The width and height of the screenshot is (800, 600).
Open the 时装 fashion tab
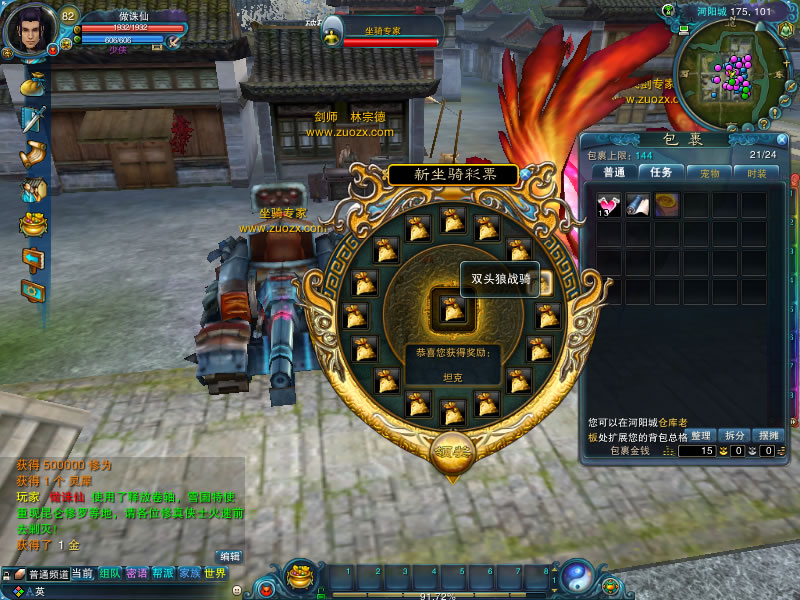point(756,173)
